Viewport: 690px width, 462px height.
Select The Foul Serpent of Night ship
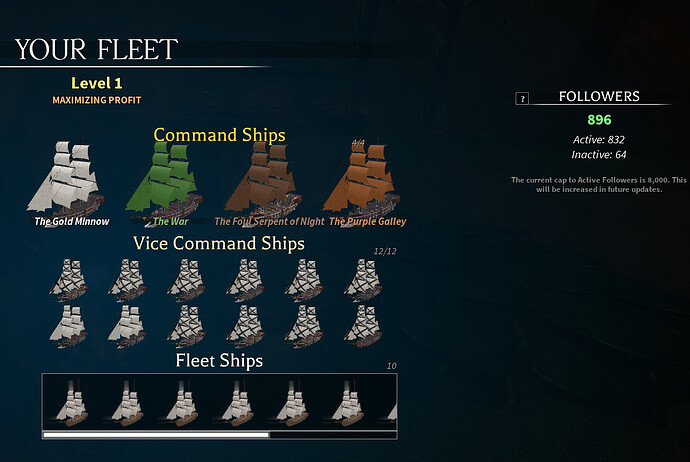click(263, 180)
